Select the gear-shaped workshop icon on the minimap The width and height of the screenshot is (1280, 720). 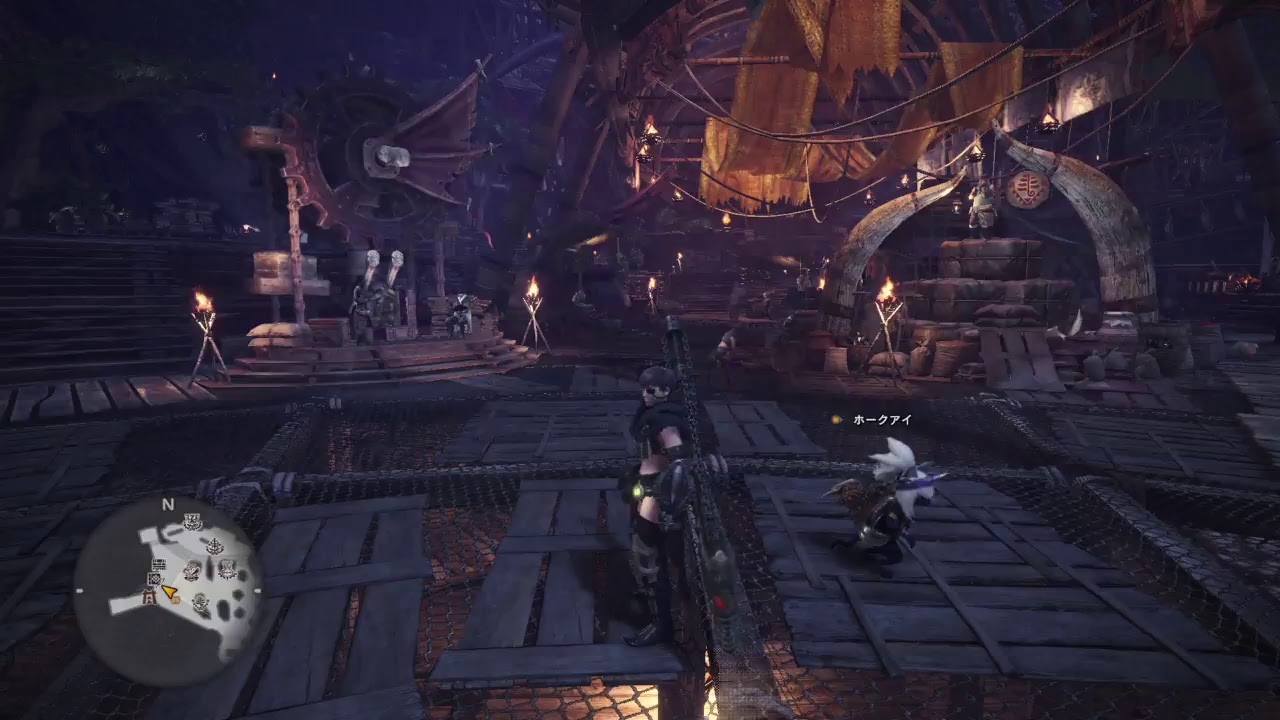[154, 579]
